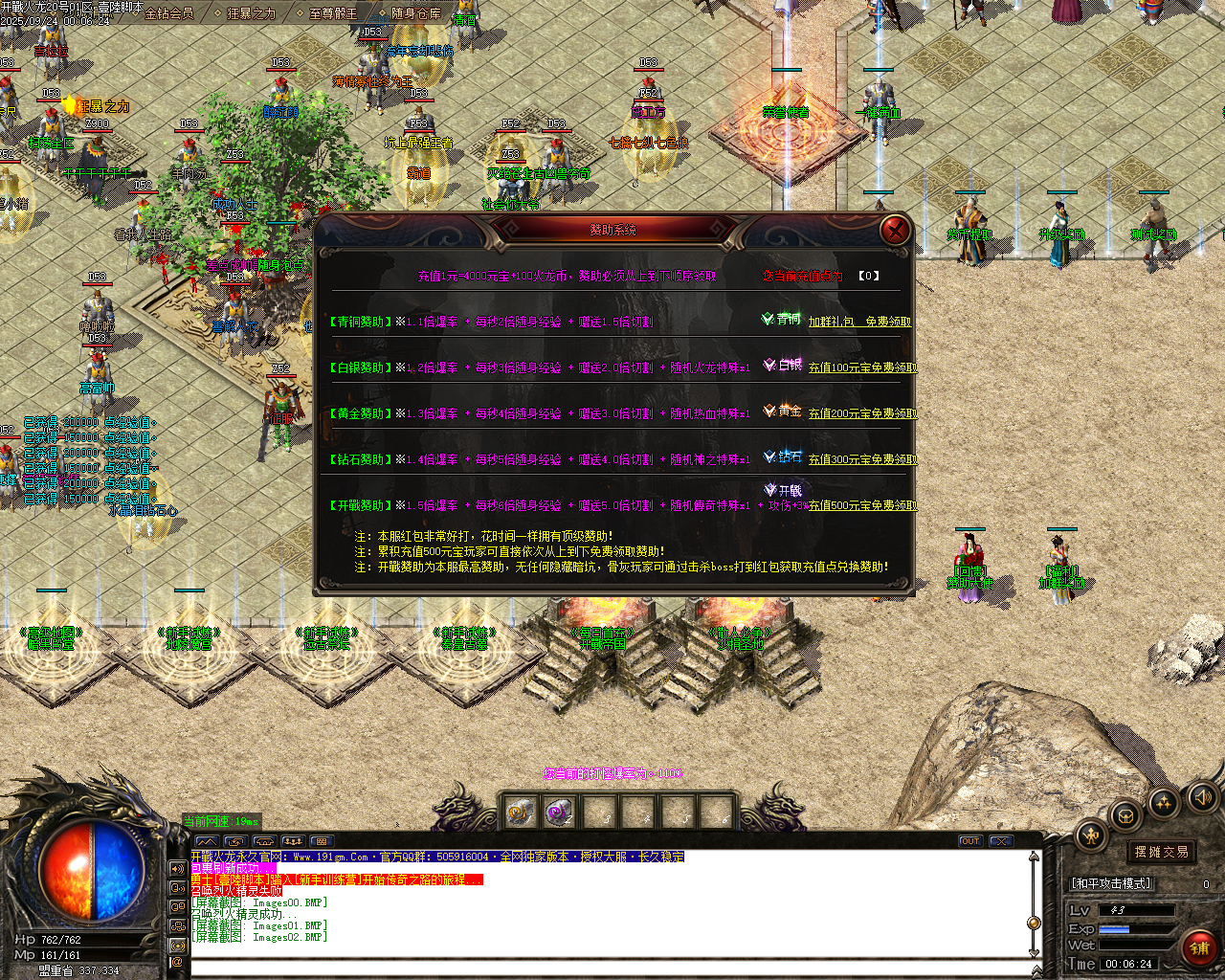The width and height of the screenshot is (1225, 980).
Task: Select the second glowing skill slot icon
Action: point(559,811)
